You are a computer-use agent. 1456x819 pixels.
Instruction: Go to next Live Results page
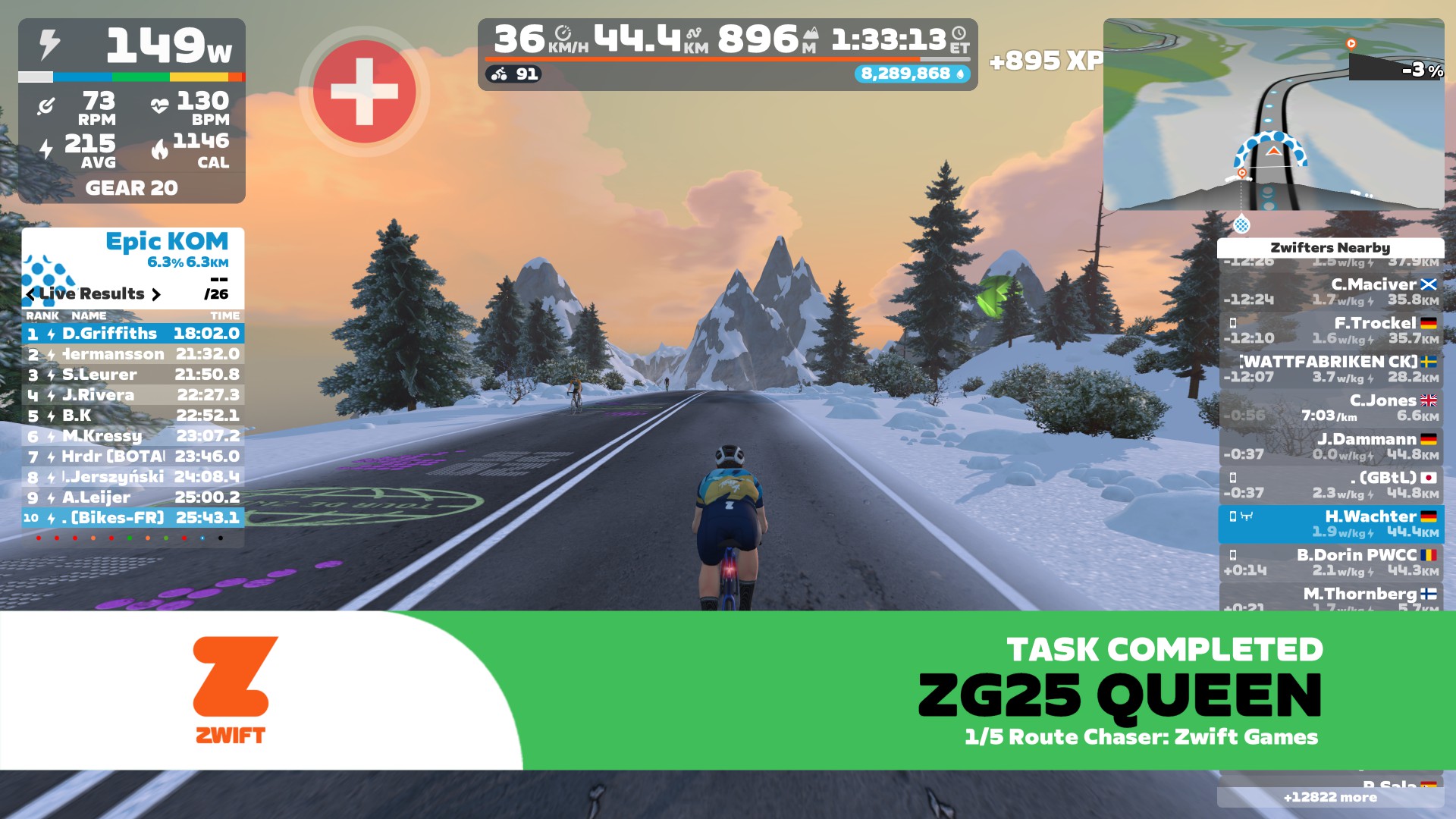(156, 294)
